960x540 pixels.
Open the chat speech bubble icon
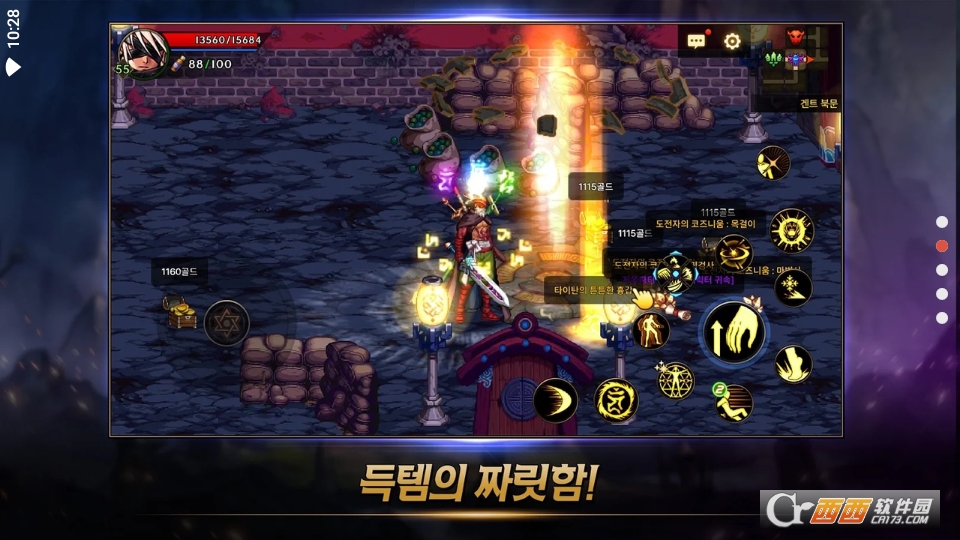tap(697, 41)
